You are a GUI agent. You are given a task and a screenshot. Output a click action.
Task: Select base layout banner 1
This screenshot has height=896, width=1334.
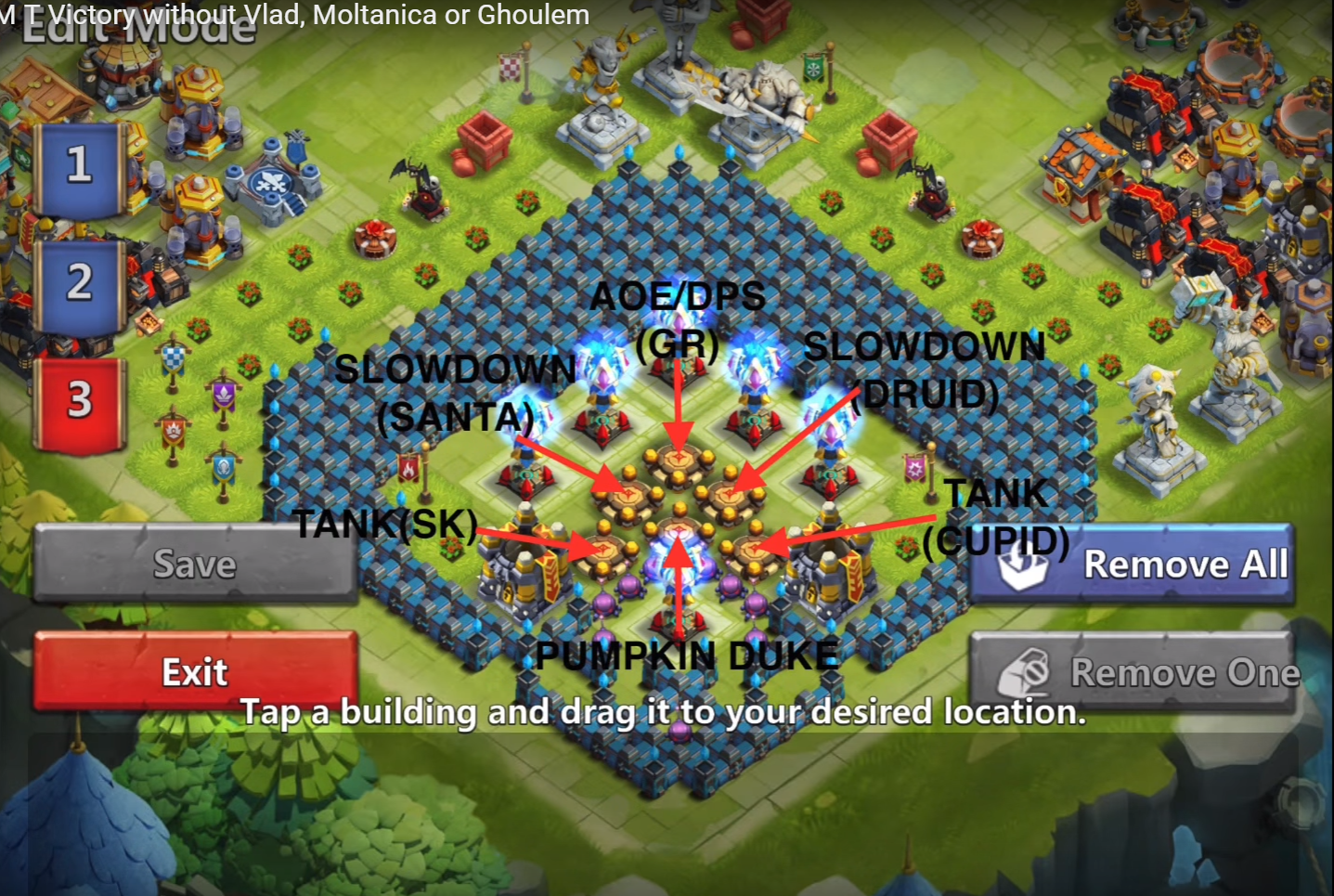79,167
